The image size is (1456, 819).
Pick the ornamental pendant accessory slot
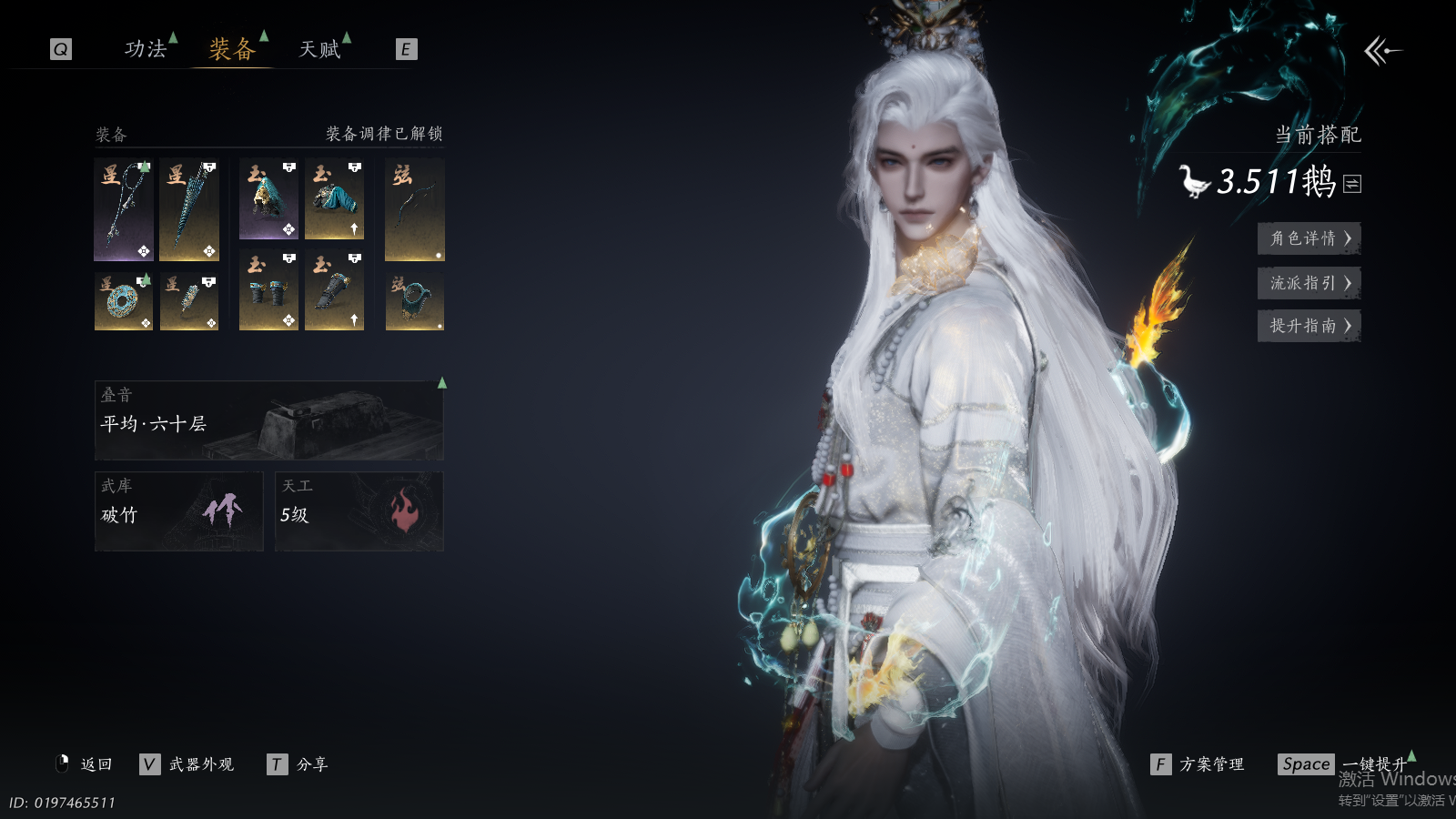coord(189,301)
